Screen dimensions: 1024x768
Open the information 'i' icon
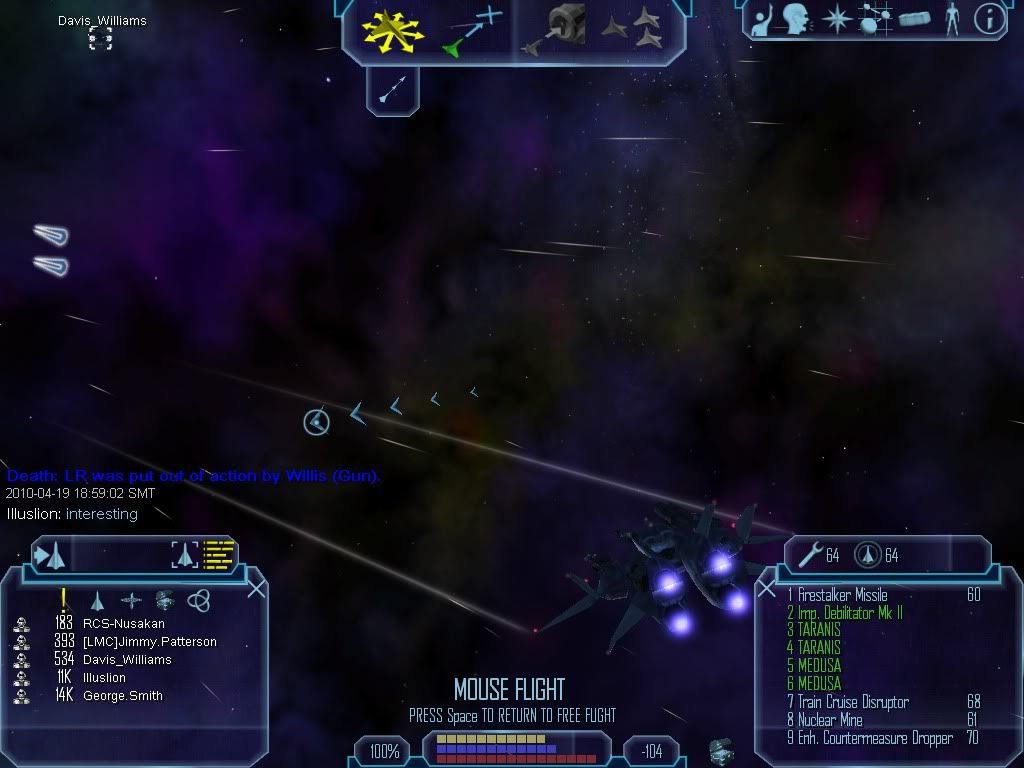click(x=989, y=19)
